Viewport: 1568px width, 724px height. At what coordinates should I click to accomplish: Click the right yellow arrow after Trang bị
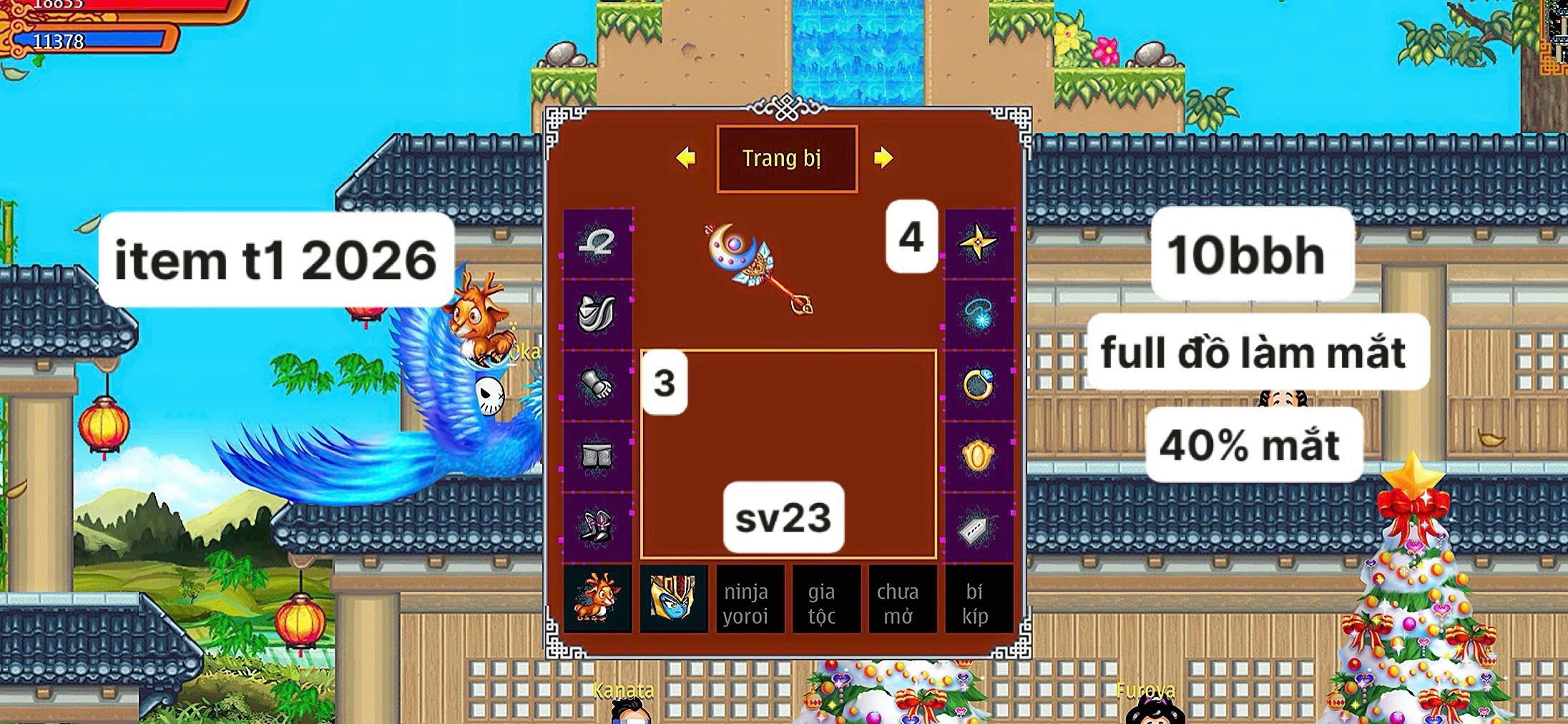pyautogui.click(x=885, y=159)
